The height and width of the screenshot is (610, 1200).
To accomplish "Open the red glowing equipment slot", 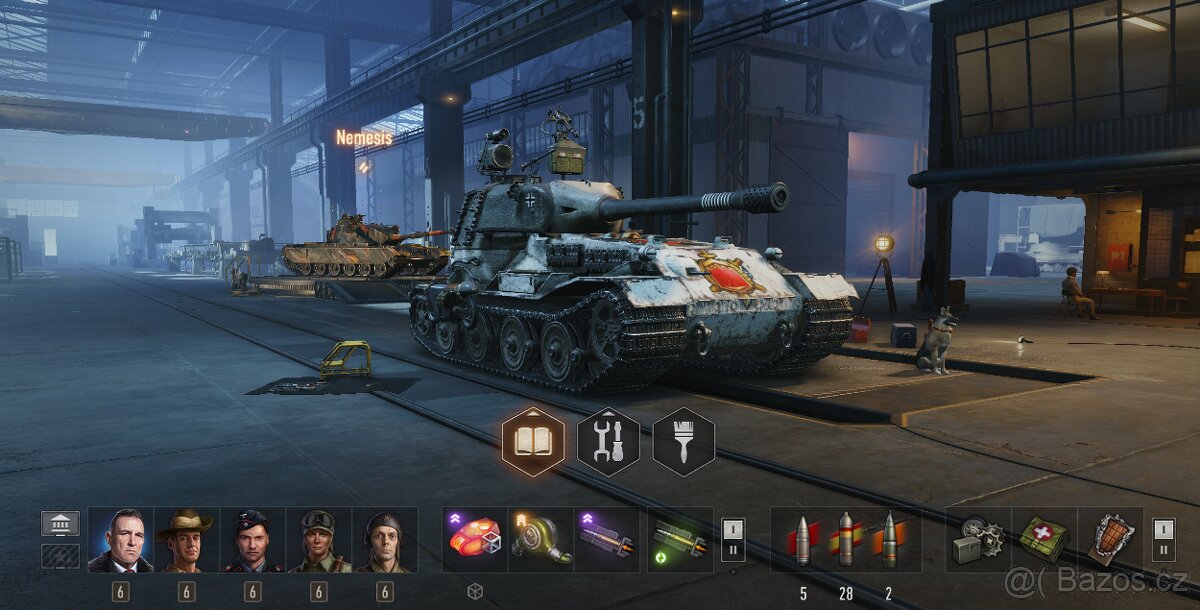I will click(475, 540).
